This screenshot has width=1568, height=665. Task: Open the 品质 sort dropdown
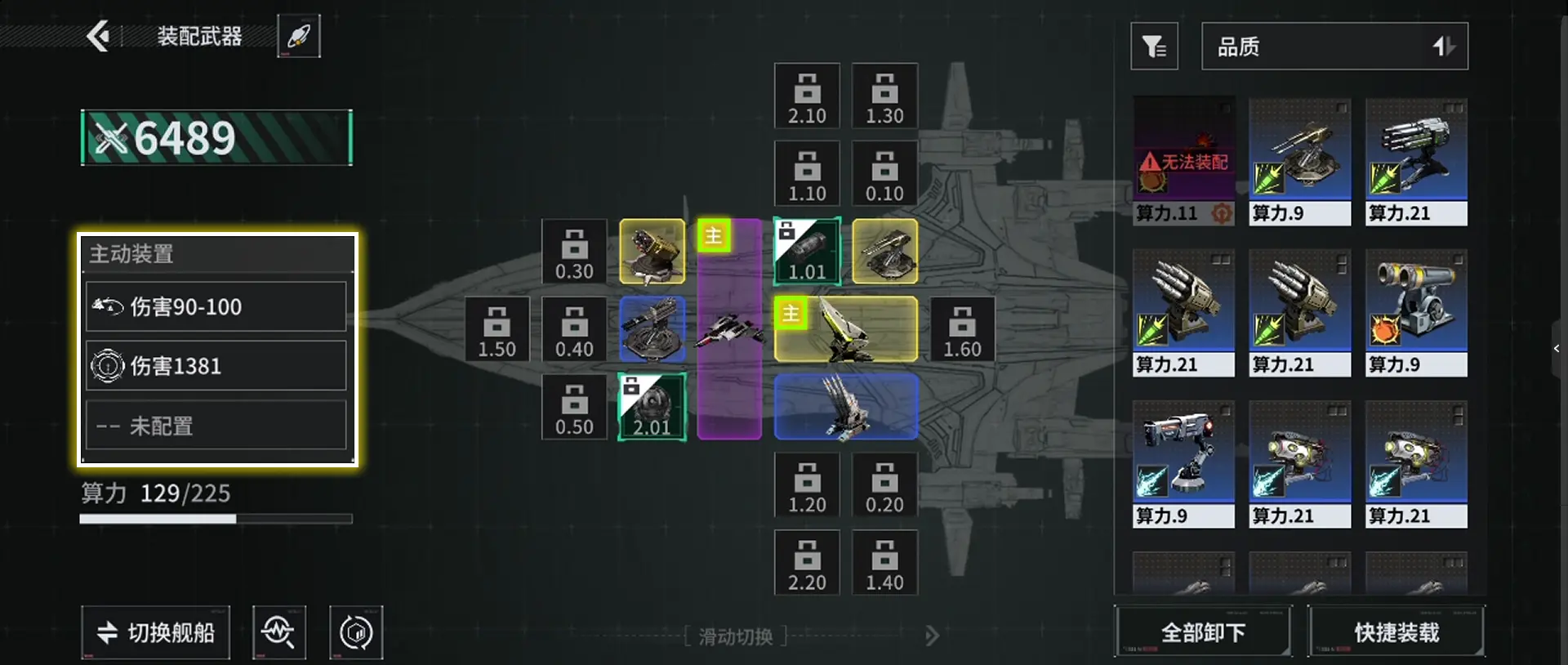coord(1334,47)
